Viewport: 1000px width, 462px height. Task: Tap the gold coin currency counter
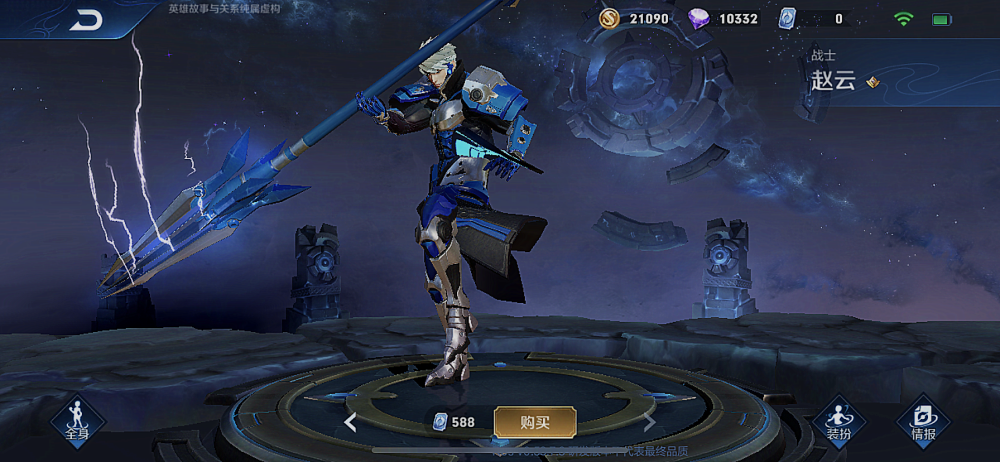point(636,18)
